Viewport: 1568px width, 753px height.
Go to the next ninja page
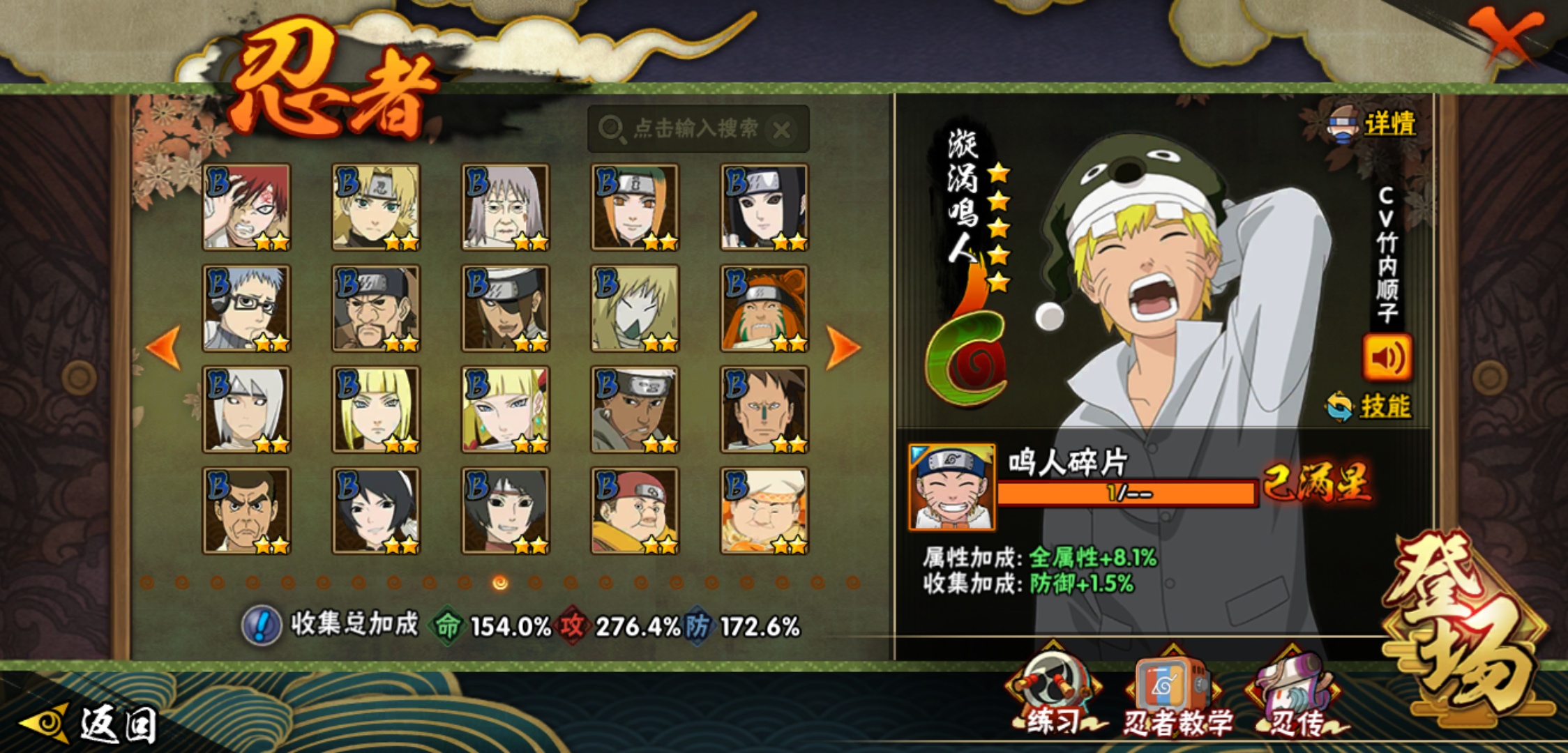(842, 347)
